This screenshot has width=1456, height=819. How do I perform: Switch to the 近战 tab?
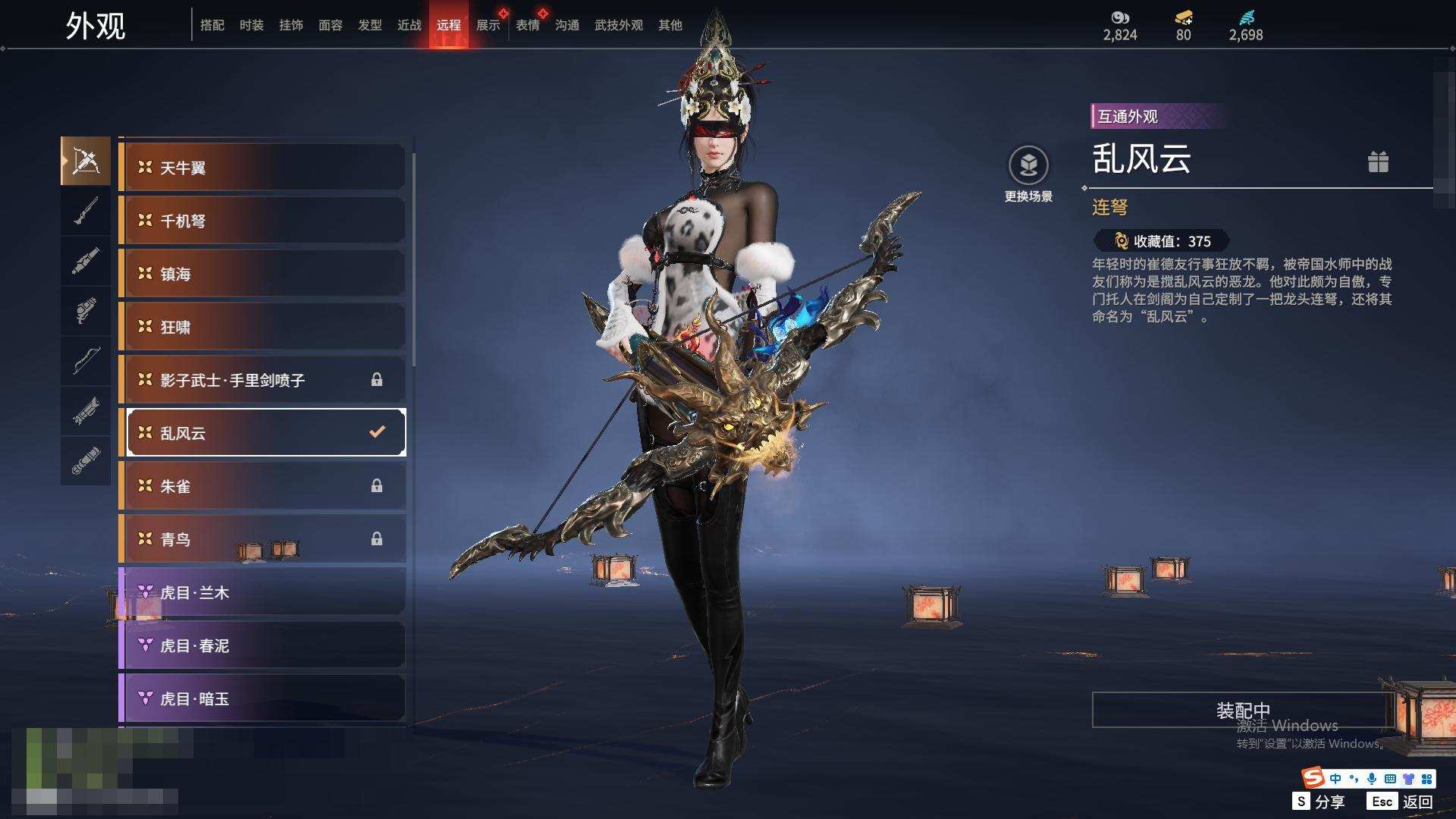coord(409,25)
